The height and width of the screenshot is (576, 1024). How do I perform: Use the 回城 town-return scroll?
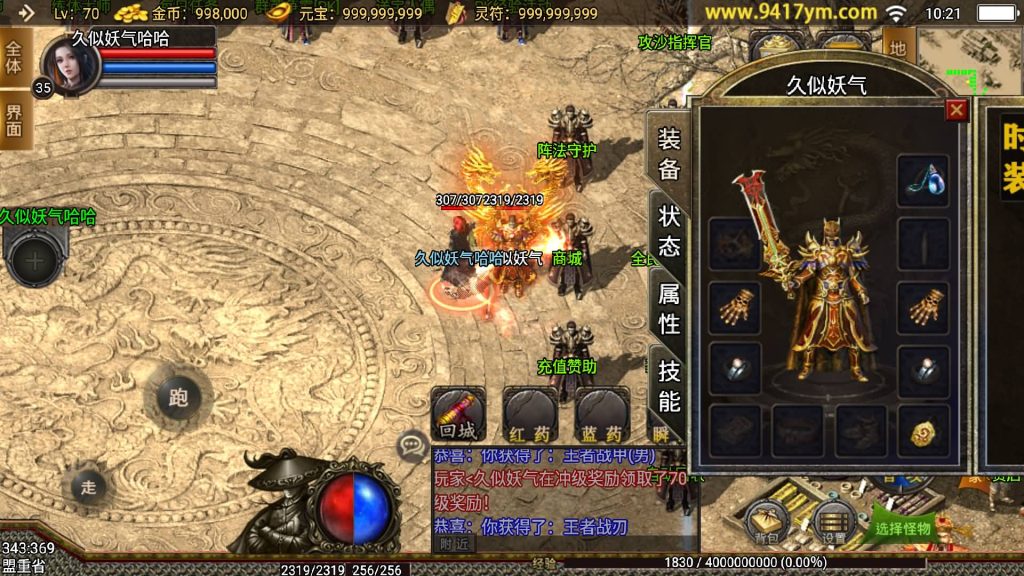click(458, 414)
